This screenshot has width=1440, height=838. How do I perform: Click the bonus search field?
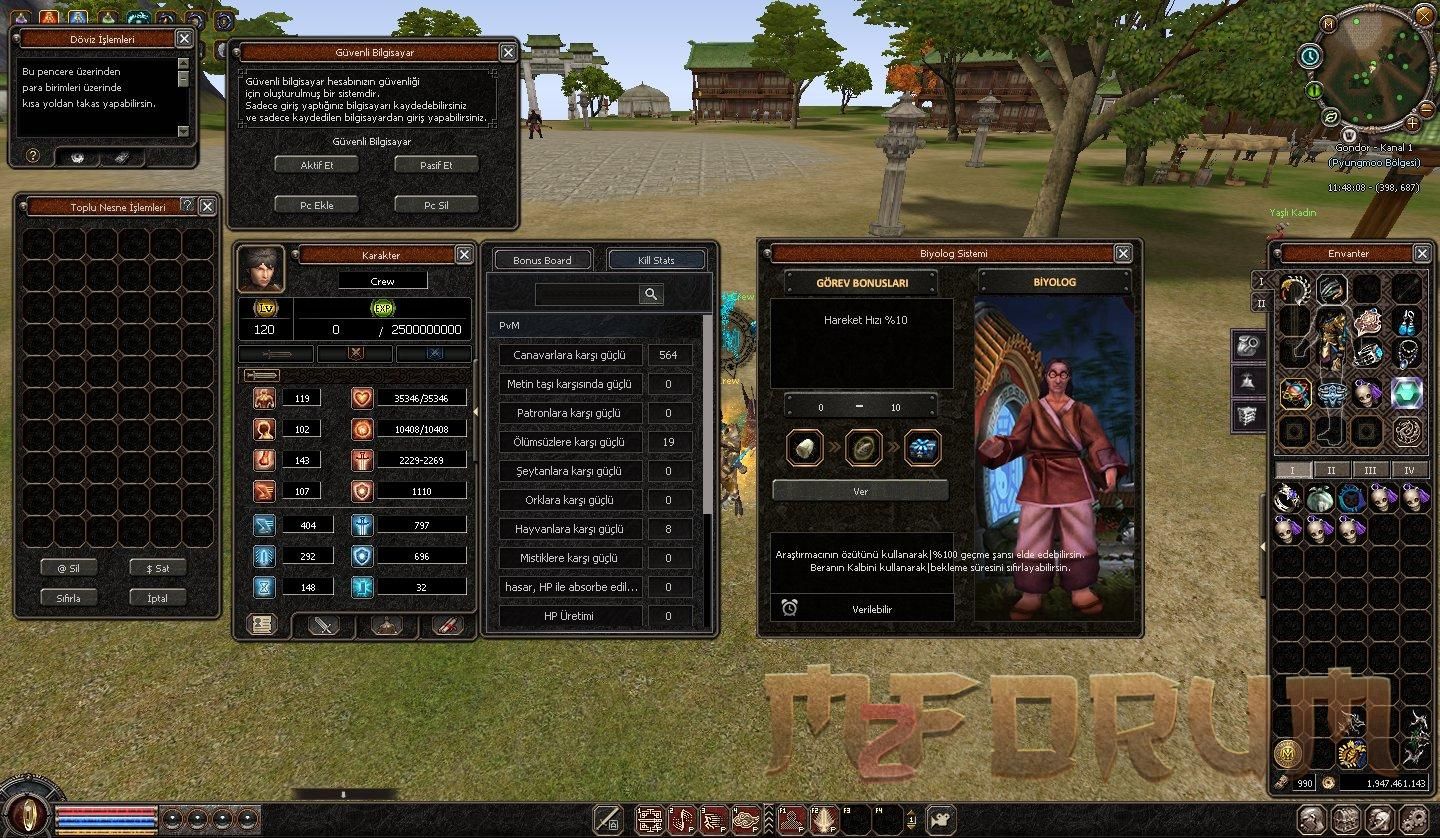pos(588,294)
